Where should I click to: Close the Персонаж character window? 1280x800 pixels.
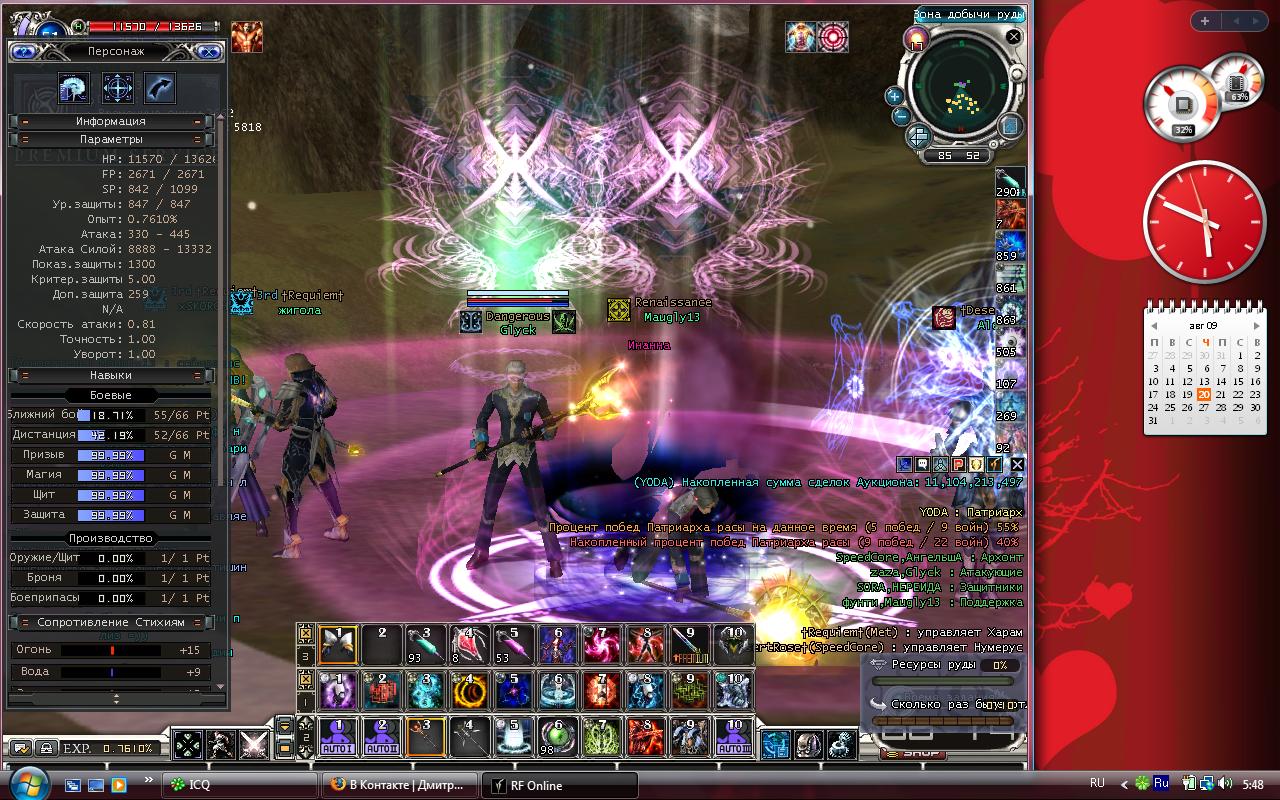[209, 52]
